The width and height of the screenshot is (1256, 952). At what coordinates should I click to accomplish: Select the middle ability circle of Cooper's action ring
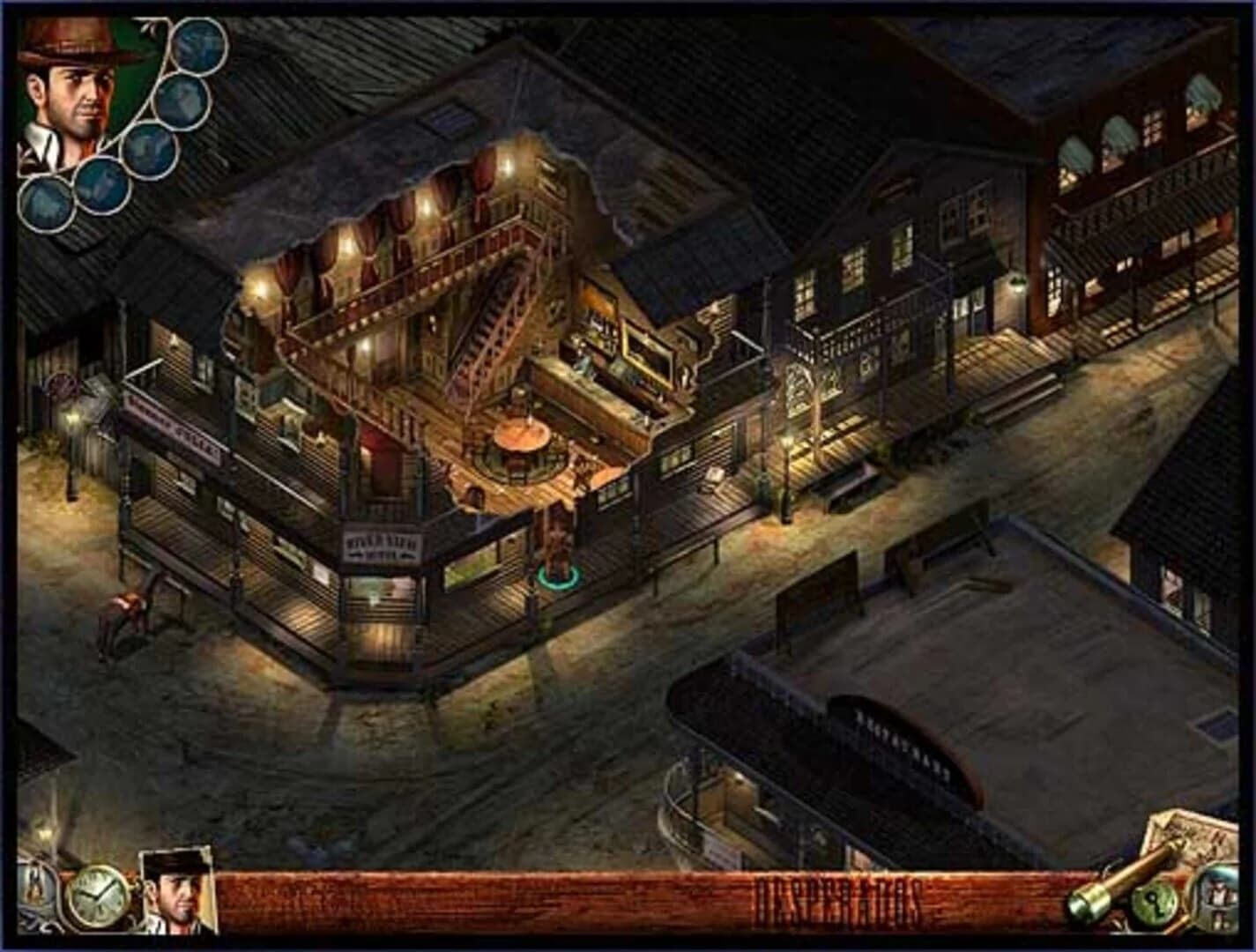150,152
